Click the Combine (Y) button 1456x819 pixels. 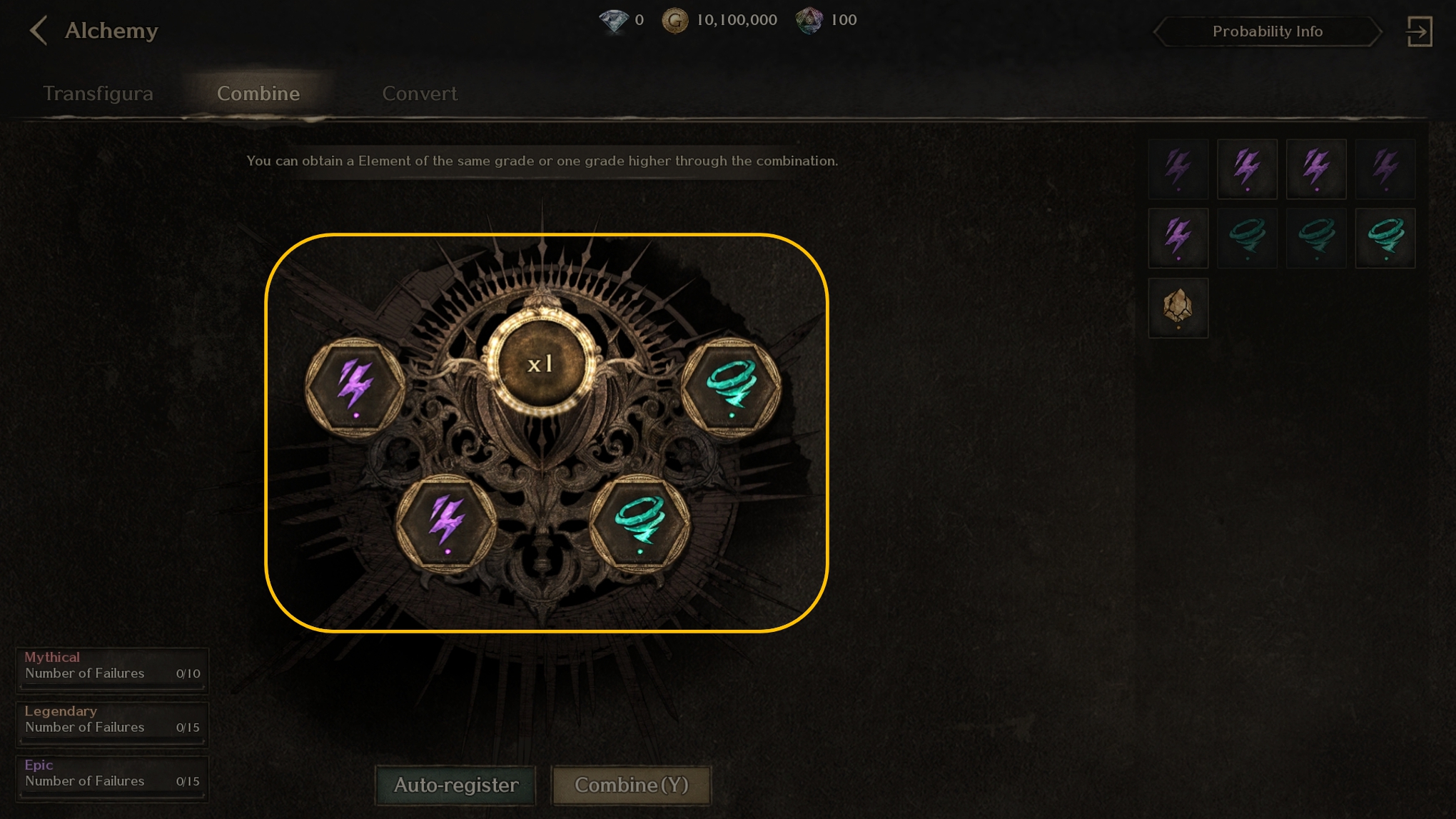pyautogui.click(x=632, y=785)
